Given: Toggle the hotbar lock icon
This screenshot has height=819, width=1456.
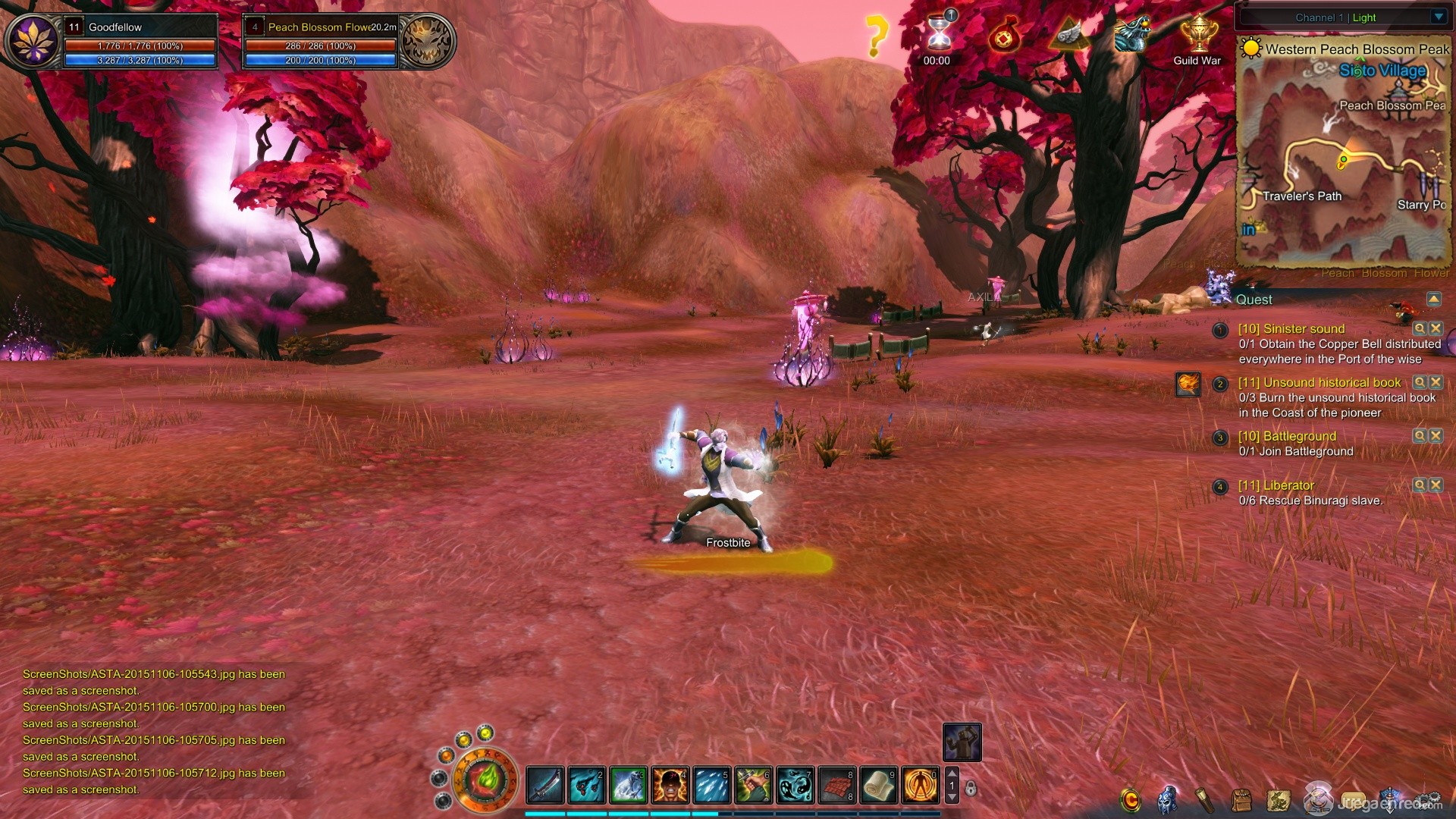Looking at the screenshot, I should tap(971, 789).
